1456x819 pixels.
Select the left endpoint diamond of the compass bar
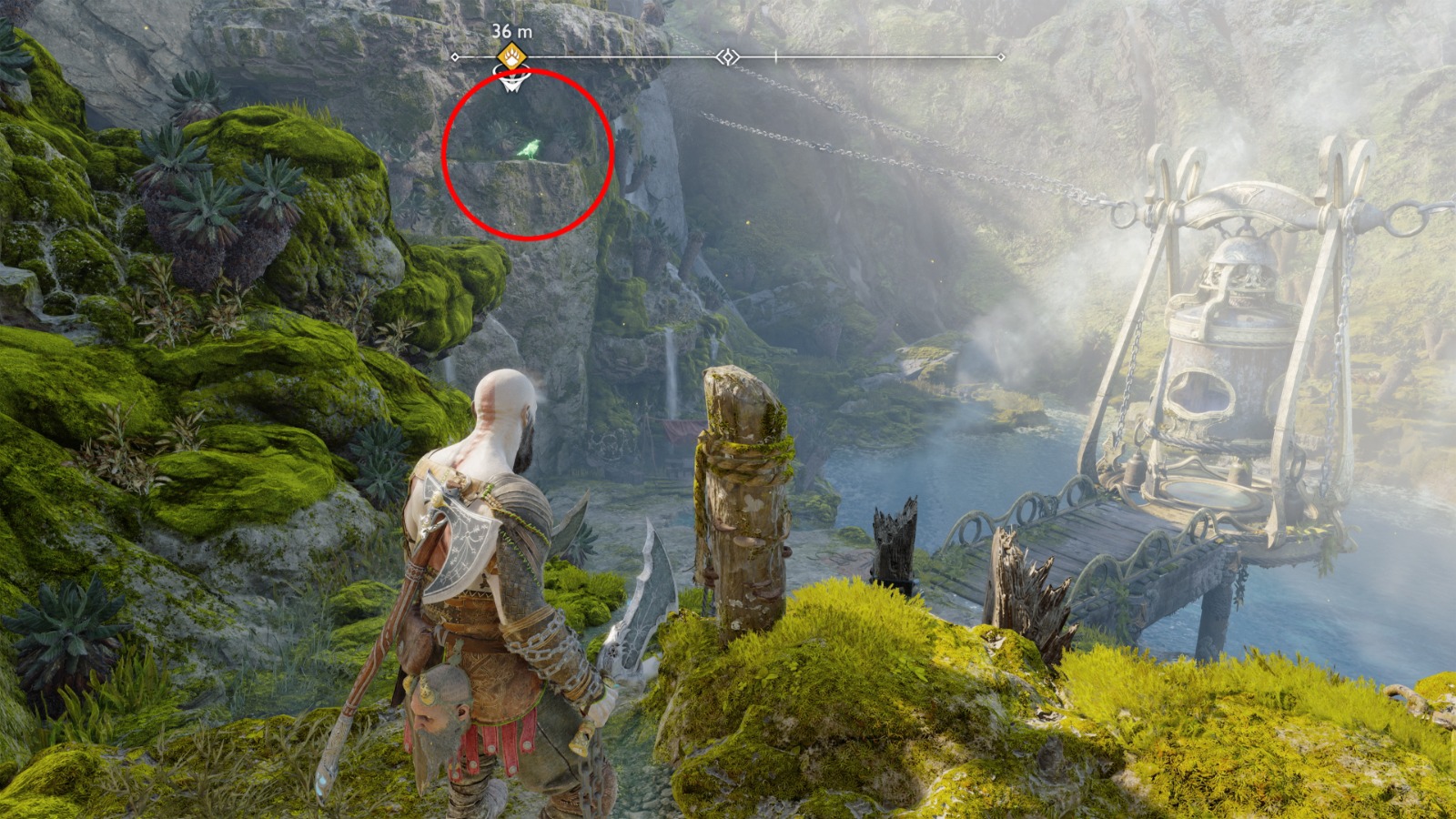coord(455,57)
